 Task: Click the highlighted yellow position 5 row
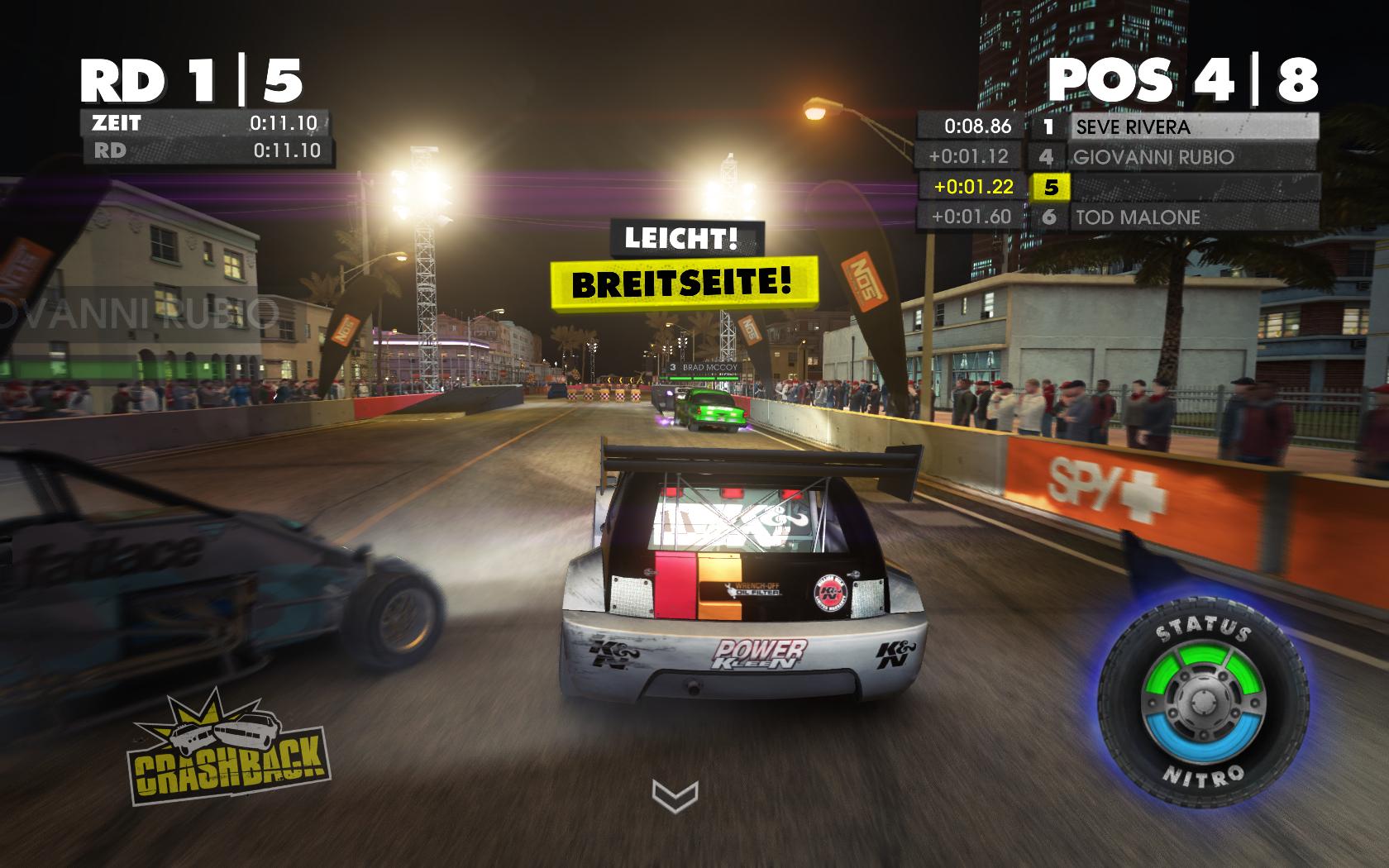click(x=1050, y=188)
